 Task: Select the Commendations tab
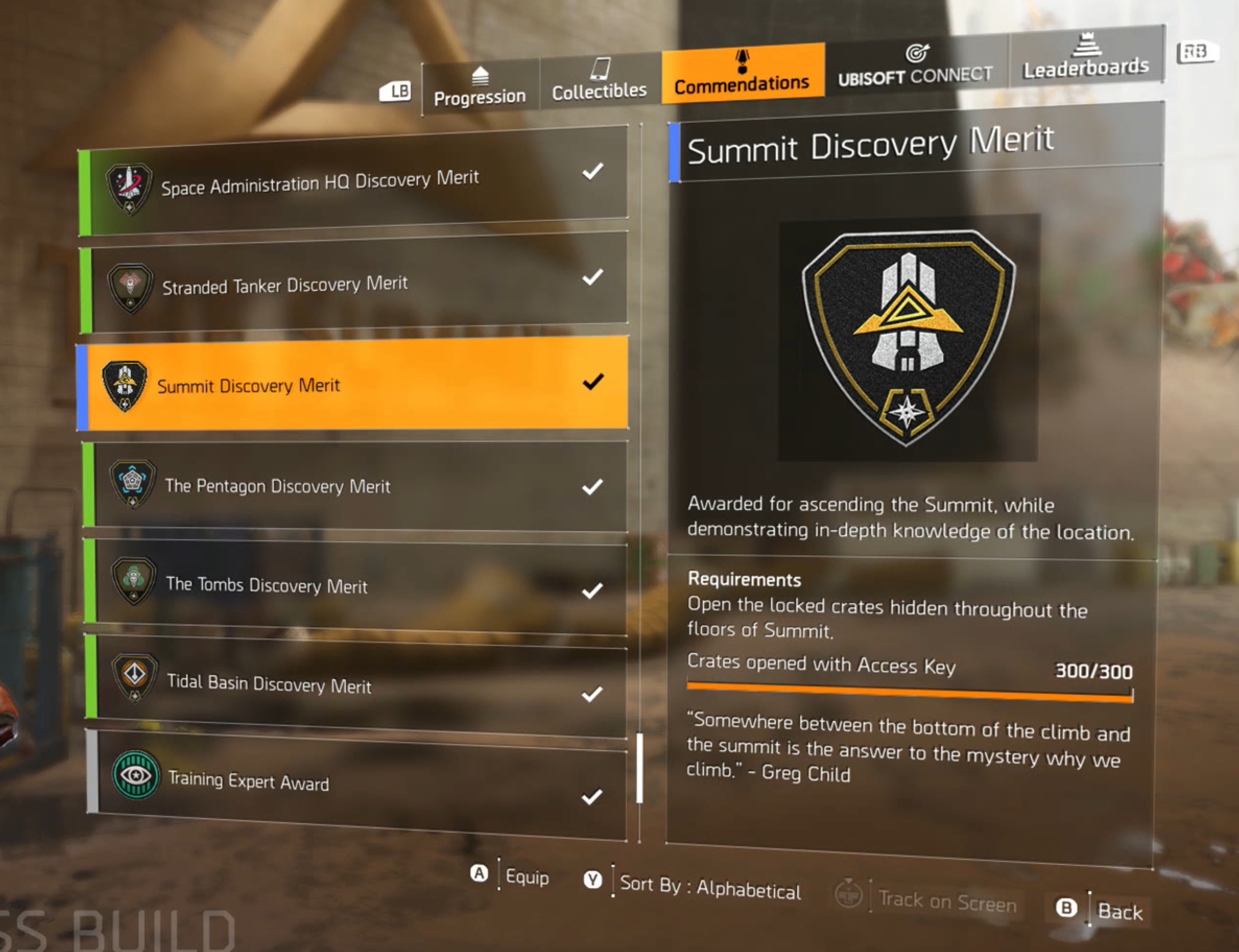pos(741,74)
